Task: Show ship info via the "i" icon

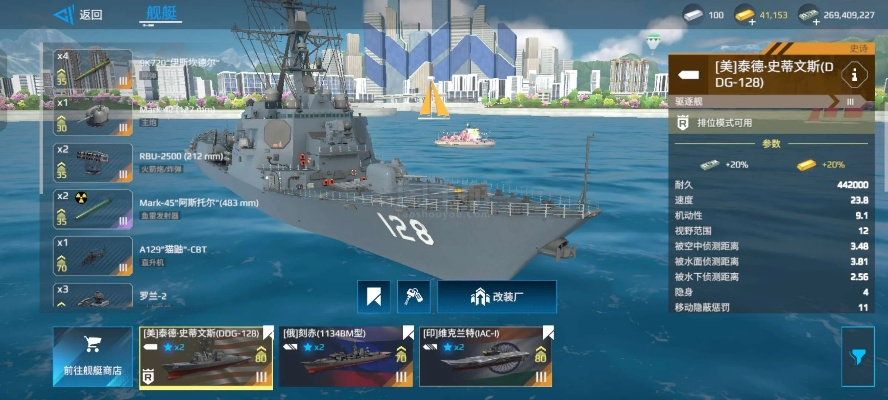Action: pos(854,74)
